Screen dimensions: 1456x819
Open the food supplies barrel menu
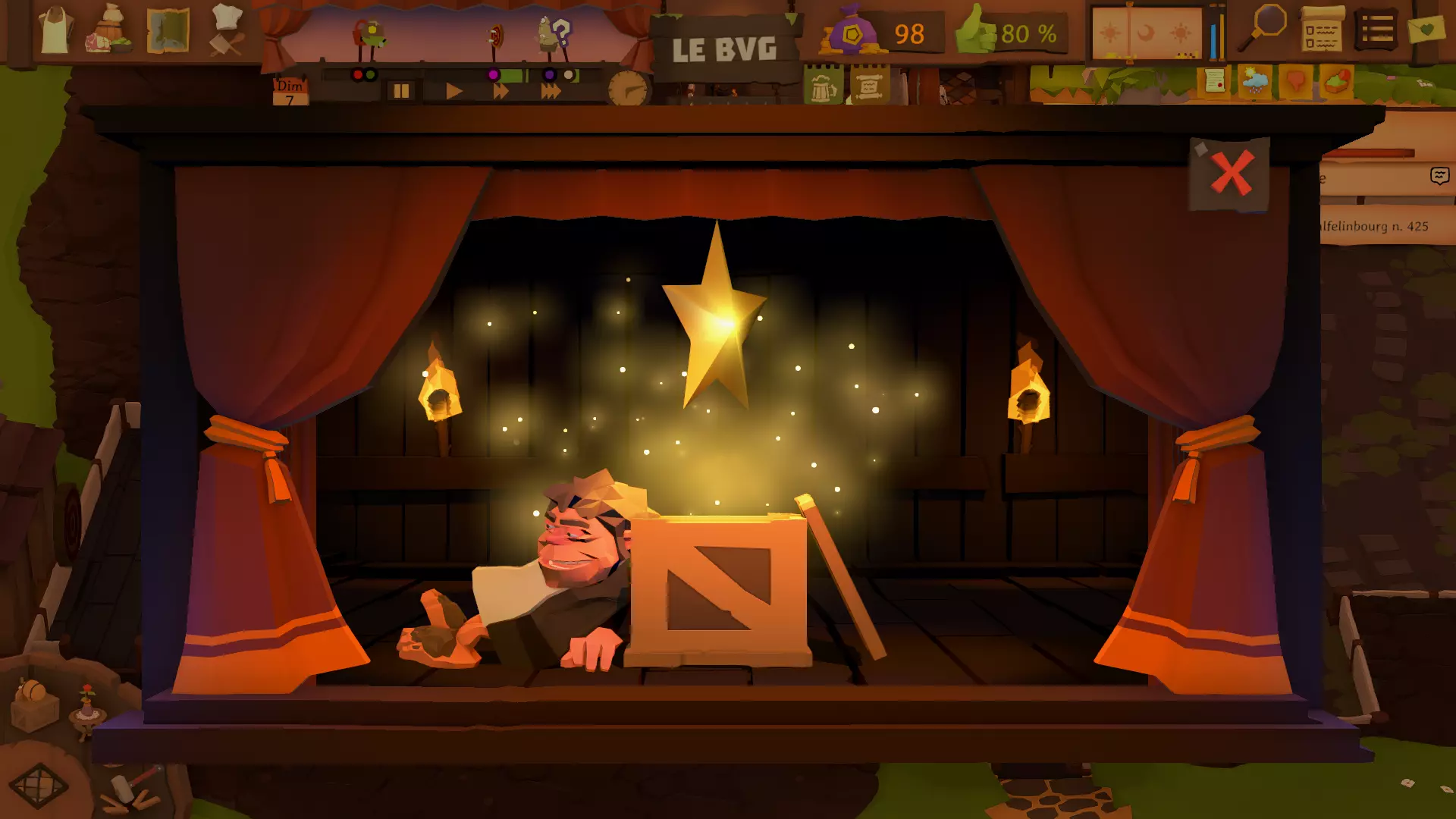(x=110, y=30)
